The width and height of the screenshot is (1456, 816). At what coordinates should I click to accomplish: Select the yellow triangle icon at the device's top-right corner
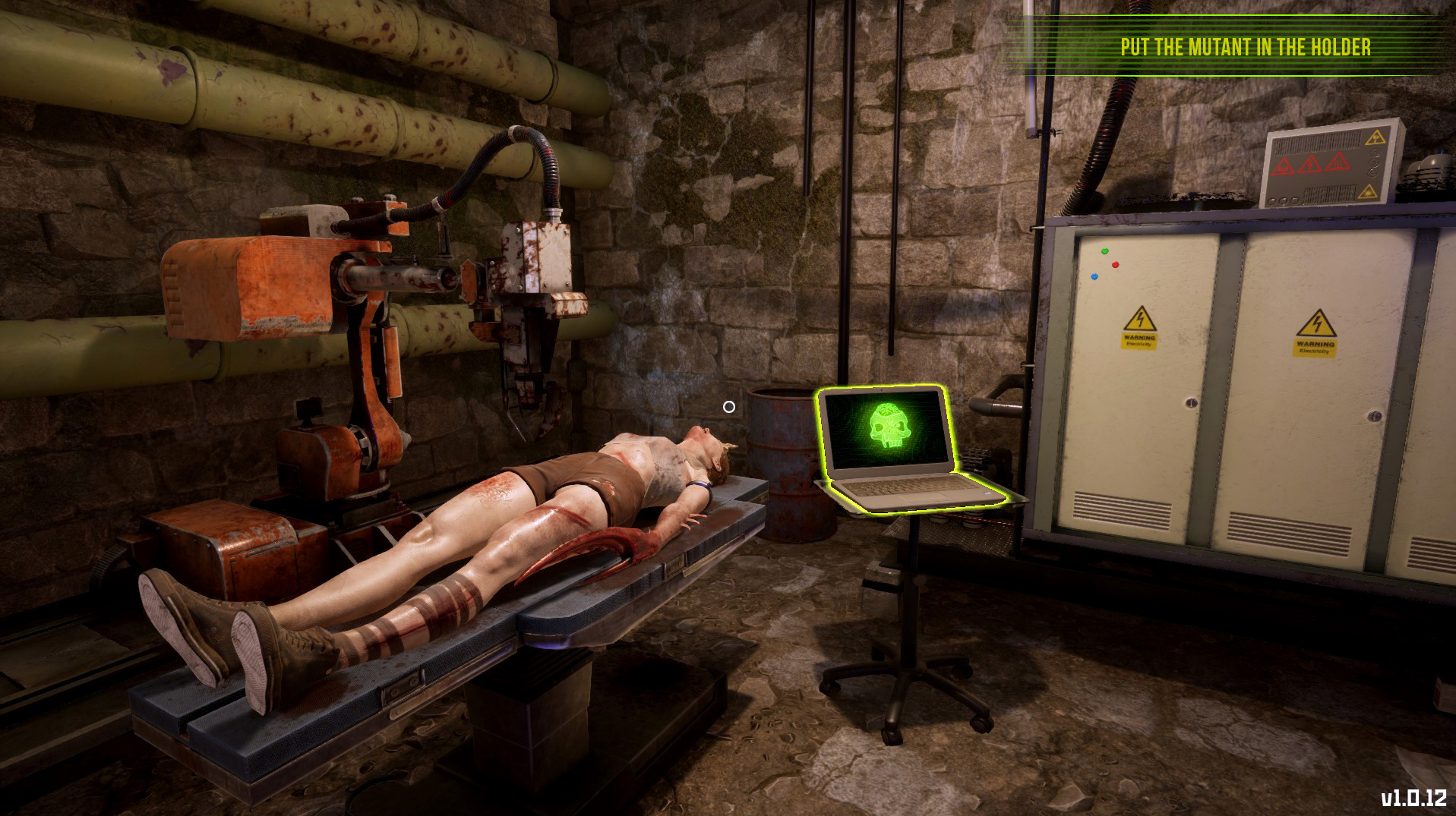[x=1375, y=137]
